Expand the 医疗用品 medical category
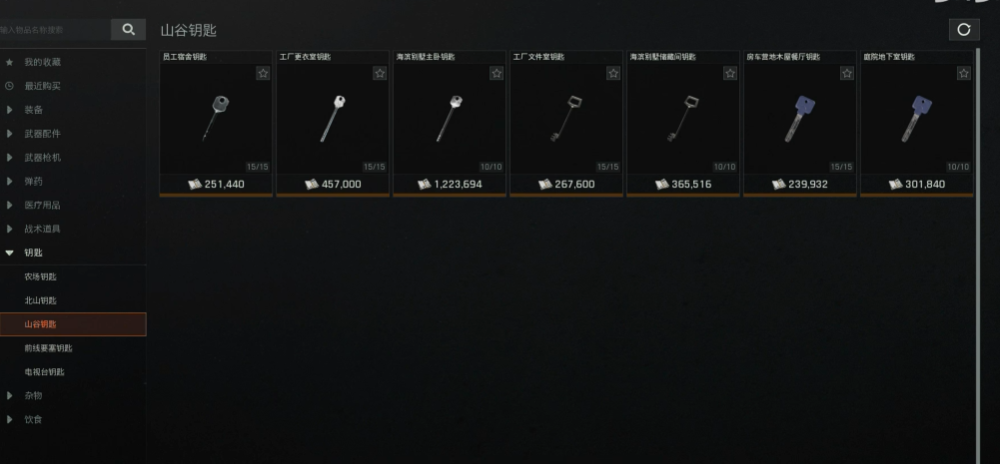 pyautogui.click(x=43, y=205)
